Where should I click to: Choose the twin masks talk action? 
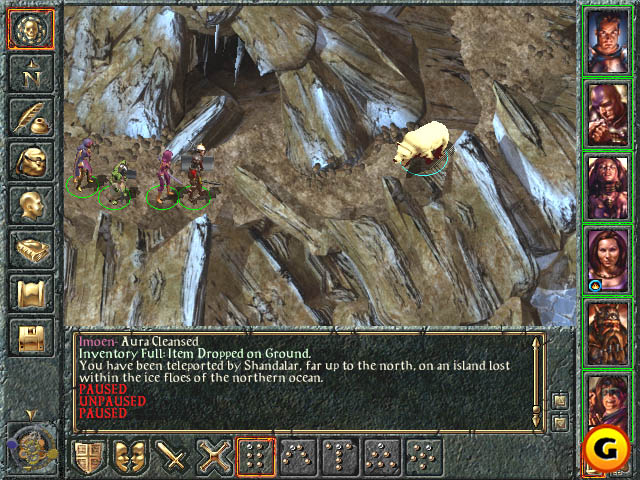click(131, 457)
